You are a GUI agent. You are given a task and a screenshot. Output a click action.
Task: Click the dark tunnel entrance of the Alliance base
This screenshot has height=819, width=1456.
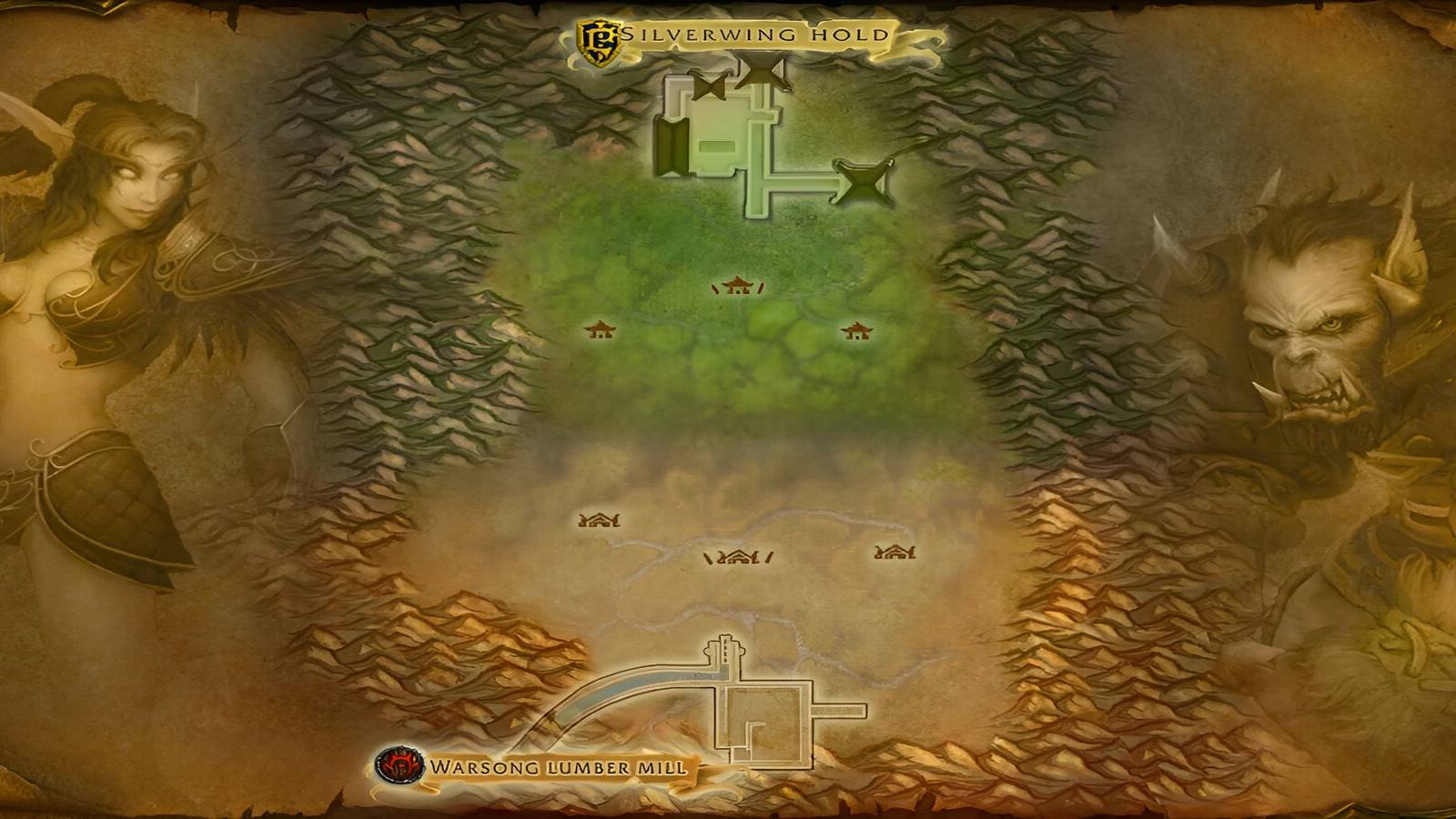pos(670,147)
